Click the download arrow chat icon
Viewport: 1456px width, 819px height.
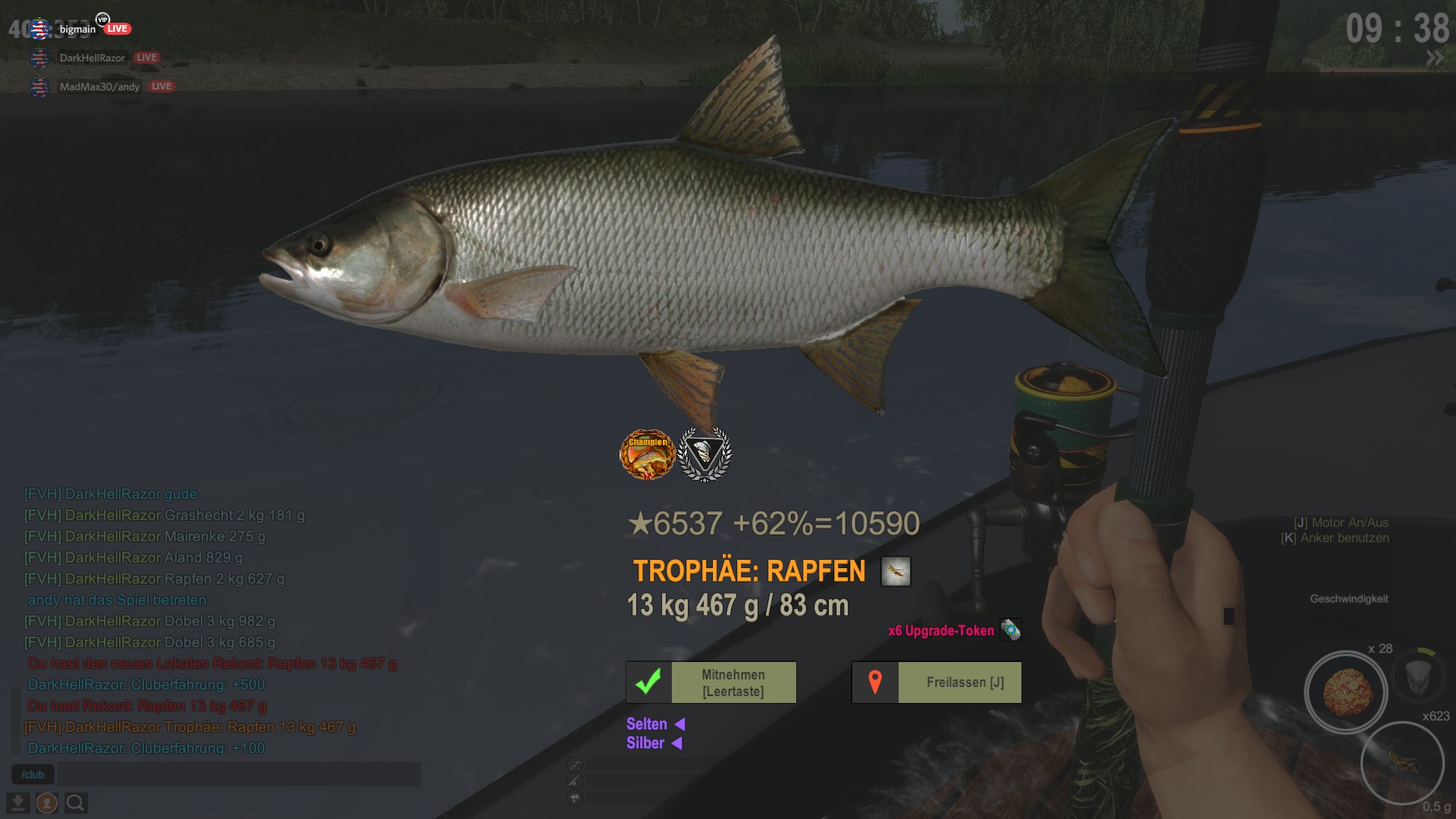click(x=17, y=802)
